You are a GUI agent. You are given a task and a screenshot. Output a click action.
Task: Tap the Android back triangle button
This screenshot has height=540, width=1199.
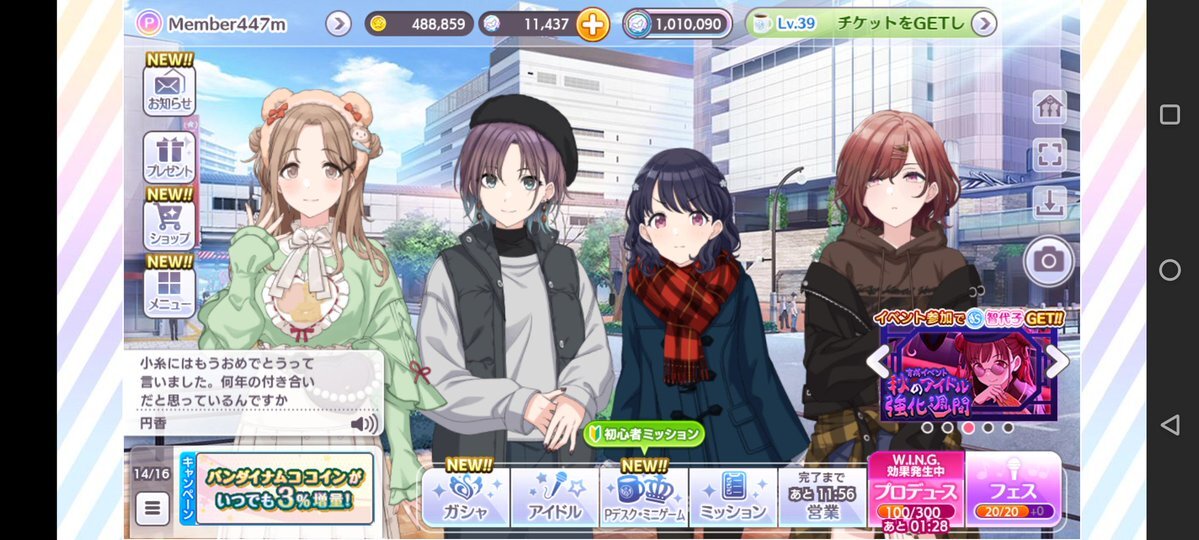[1169, 425]
